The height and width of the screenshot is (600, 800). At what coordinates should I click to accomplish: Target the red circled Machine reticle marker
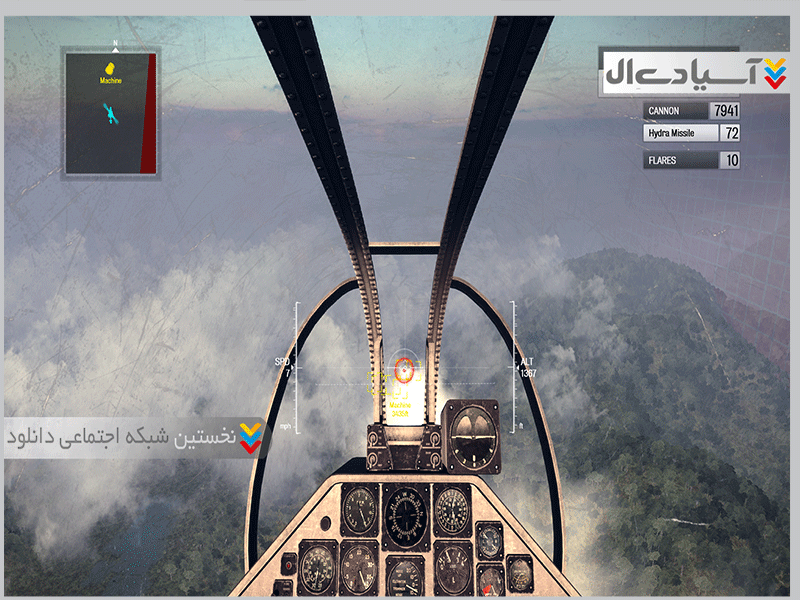click(x=403, y=369)
